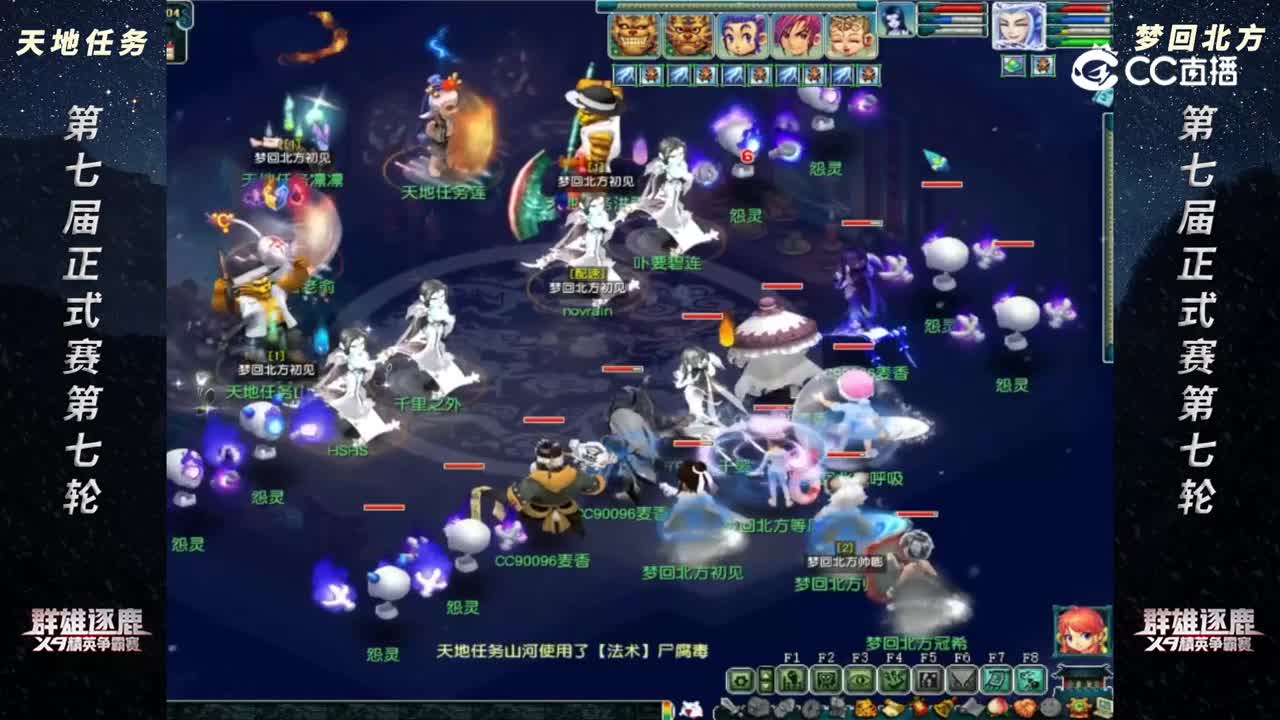Image resolution: width=1280 pixels, height=720 pixels.
Task: Select the F1 attack fist icon
Action: pyautogui.click(x=792, y=679)
